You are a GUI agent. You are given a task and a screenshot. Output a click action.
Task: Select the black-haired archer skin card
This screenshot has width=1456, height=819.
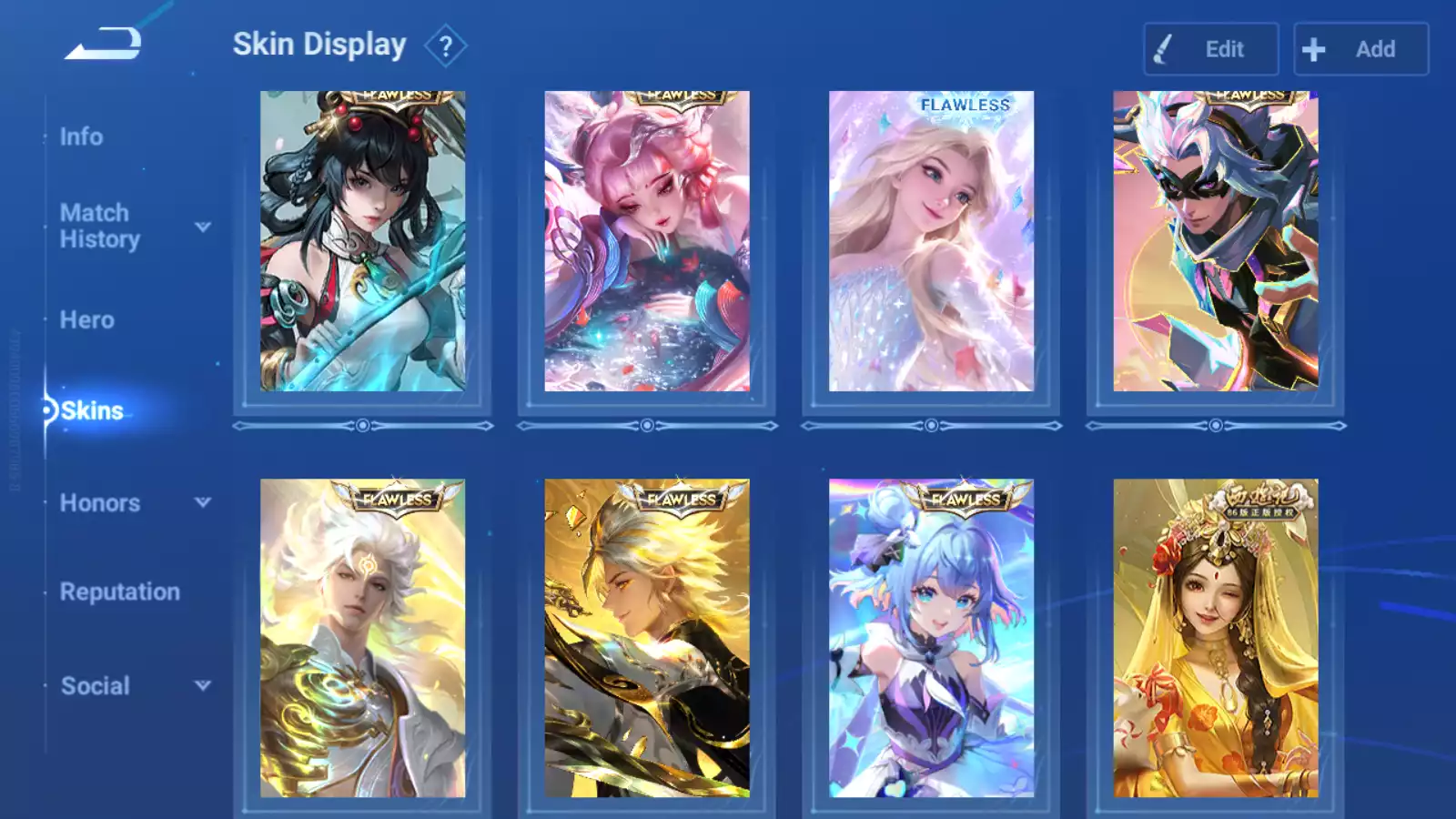362,241
